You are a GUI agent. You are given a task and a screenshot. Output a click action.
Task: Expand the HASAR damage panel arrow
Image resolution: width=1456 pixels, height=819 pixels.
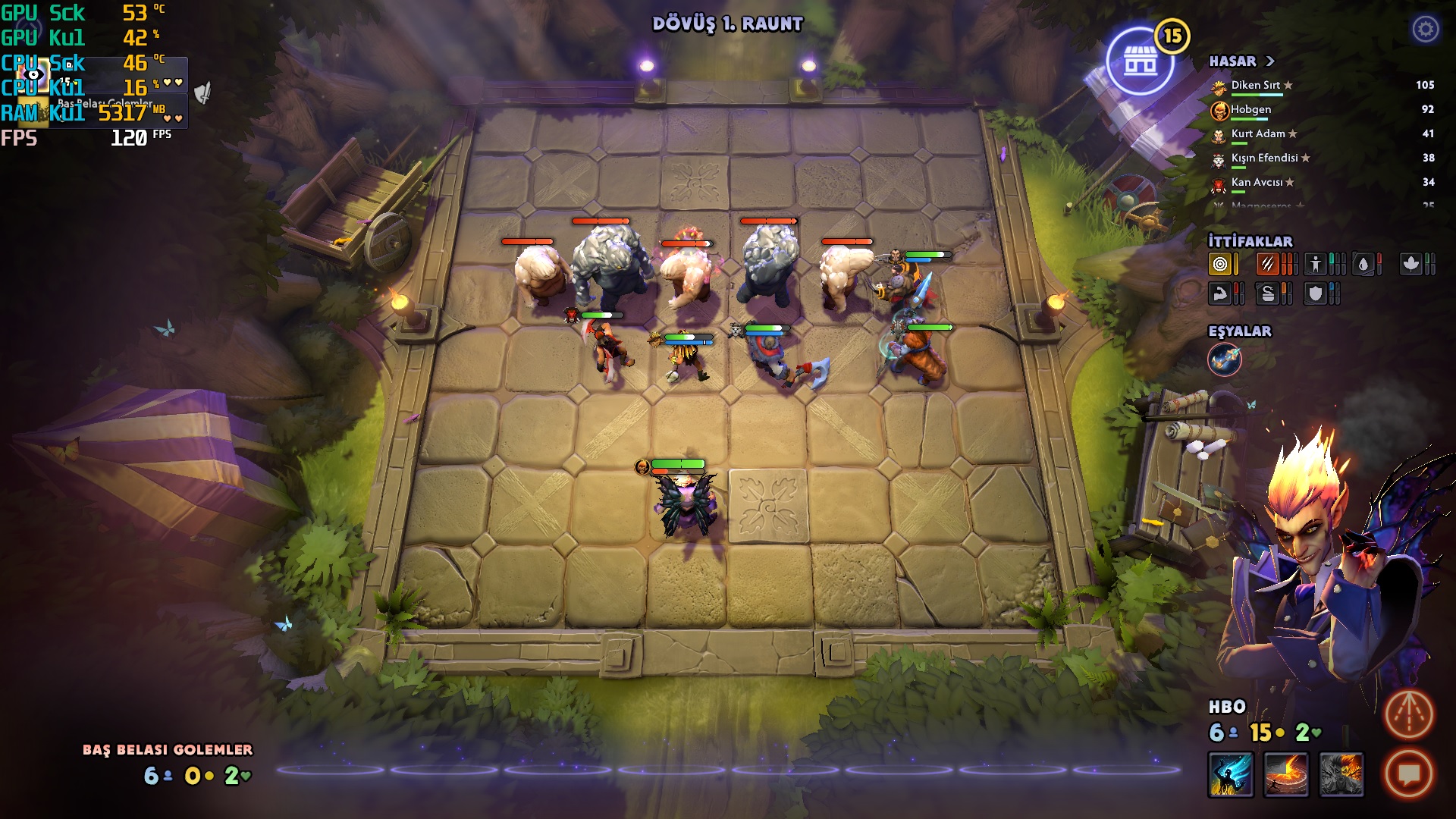pyautogui.click(x=1270, y=61)
